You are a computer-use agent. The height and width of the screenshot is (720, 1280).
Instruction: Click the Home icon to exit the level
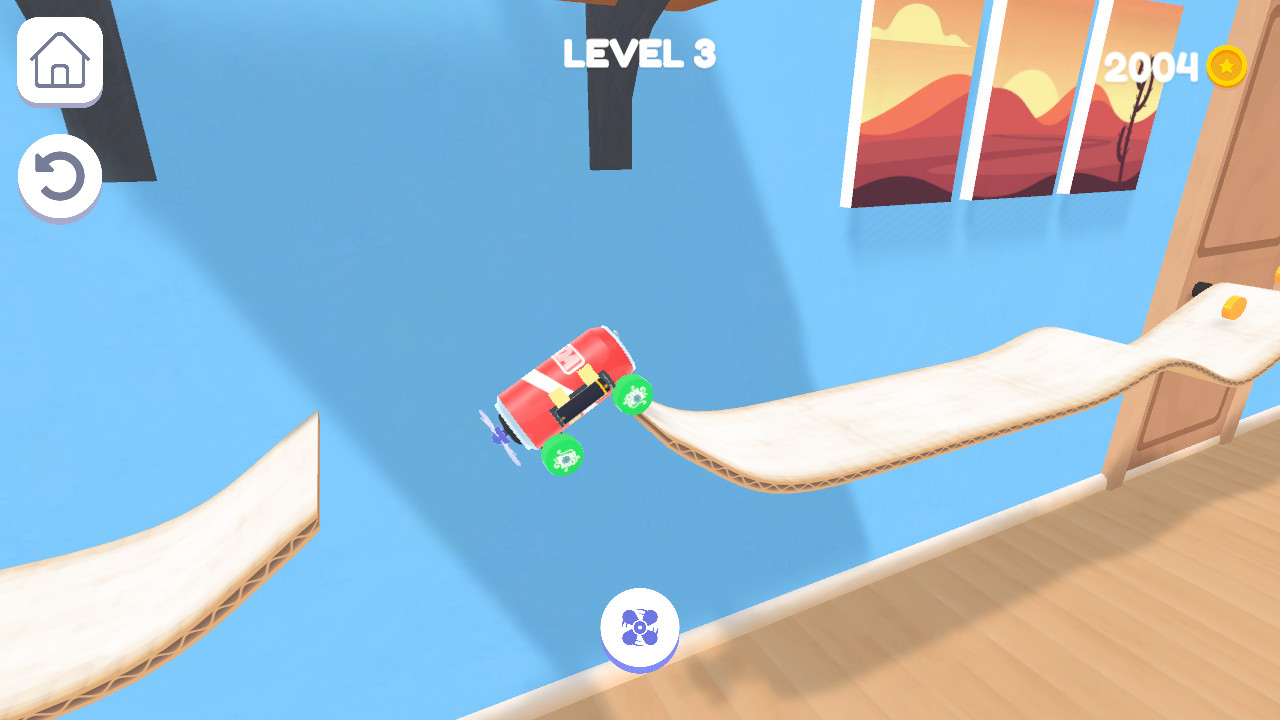58,62
